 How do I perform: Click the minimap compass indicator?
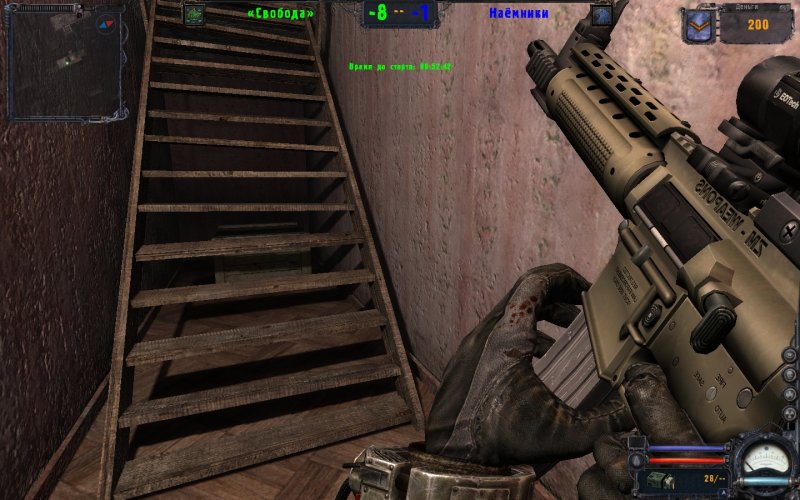click(106, 24)
